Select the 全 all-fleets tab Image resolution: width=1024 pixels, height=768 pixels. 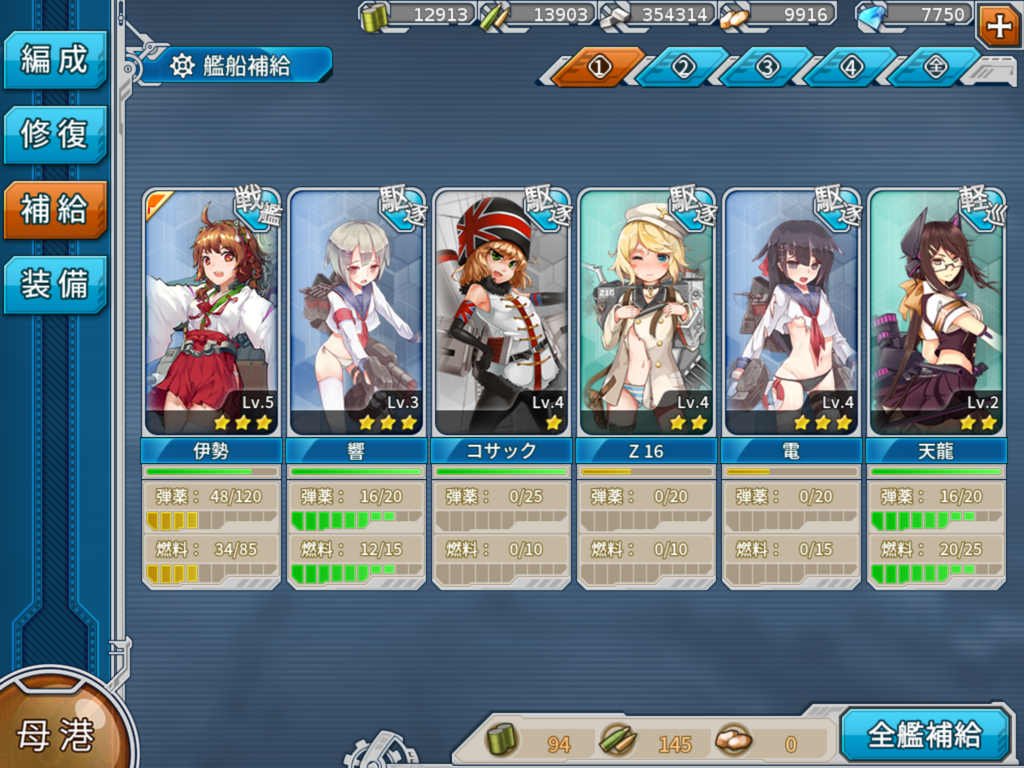(935, 67)
